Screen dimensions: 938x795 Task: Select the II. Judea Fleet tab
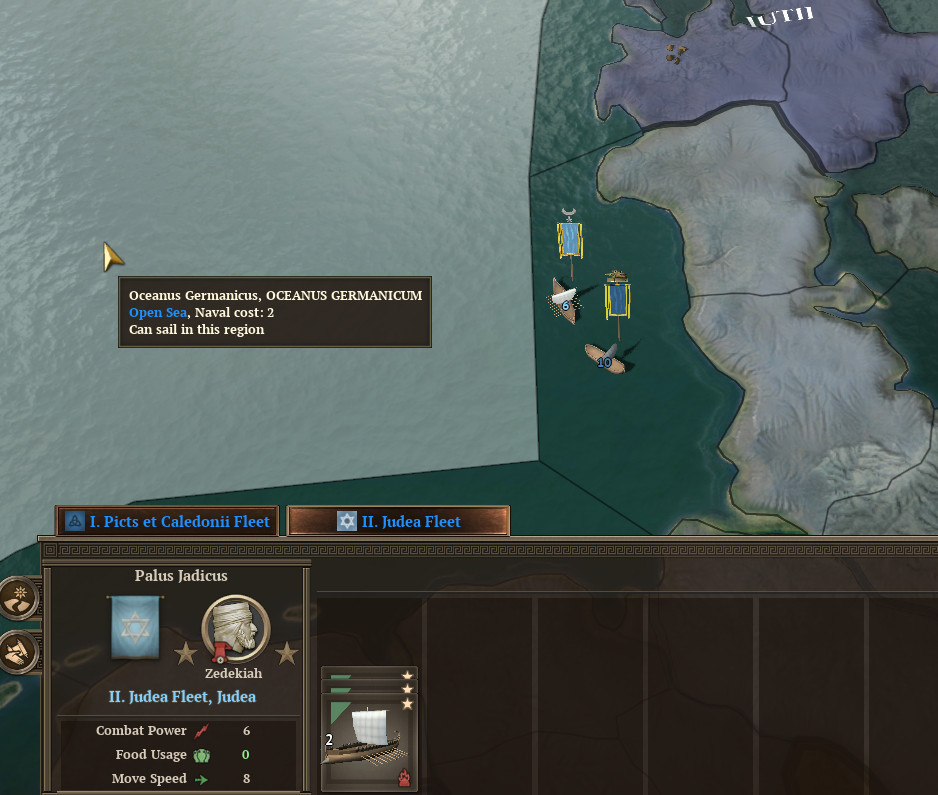398,521
